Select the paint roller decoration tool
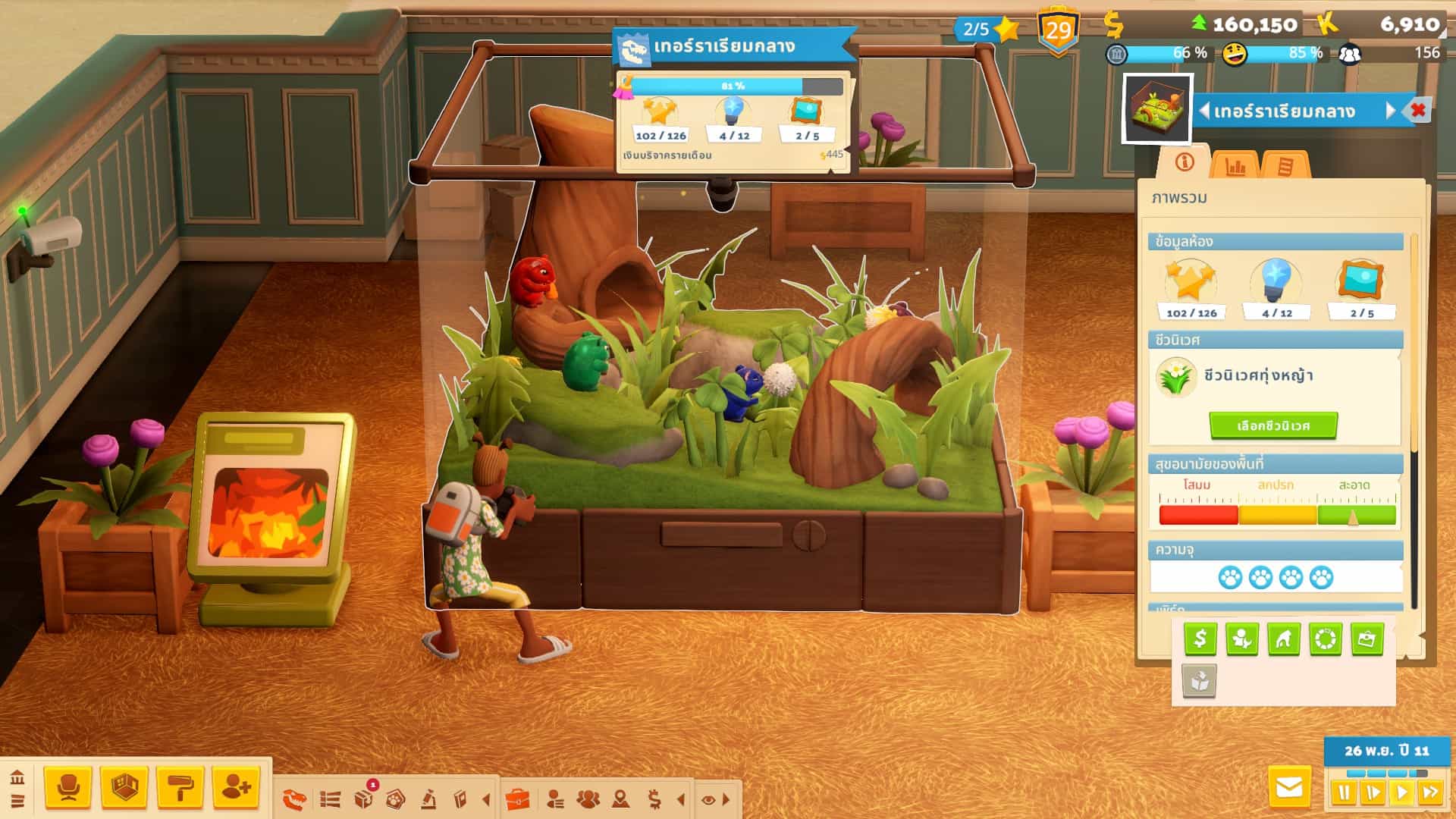 pyautogui.click(x=180, y=787)
